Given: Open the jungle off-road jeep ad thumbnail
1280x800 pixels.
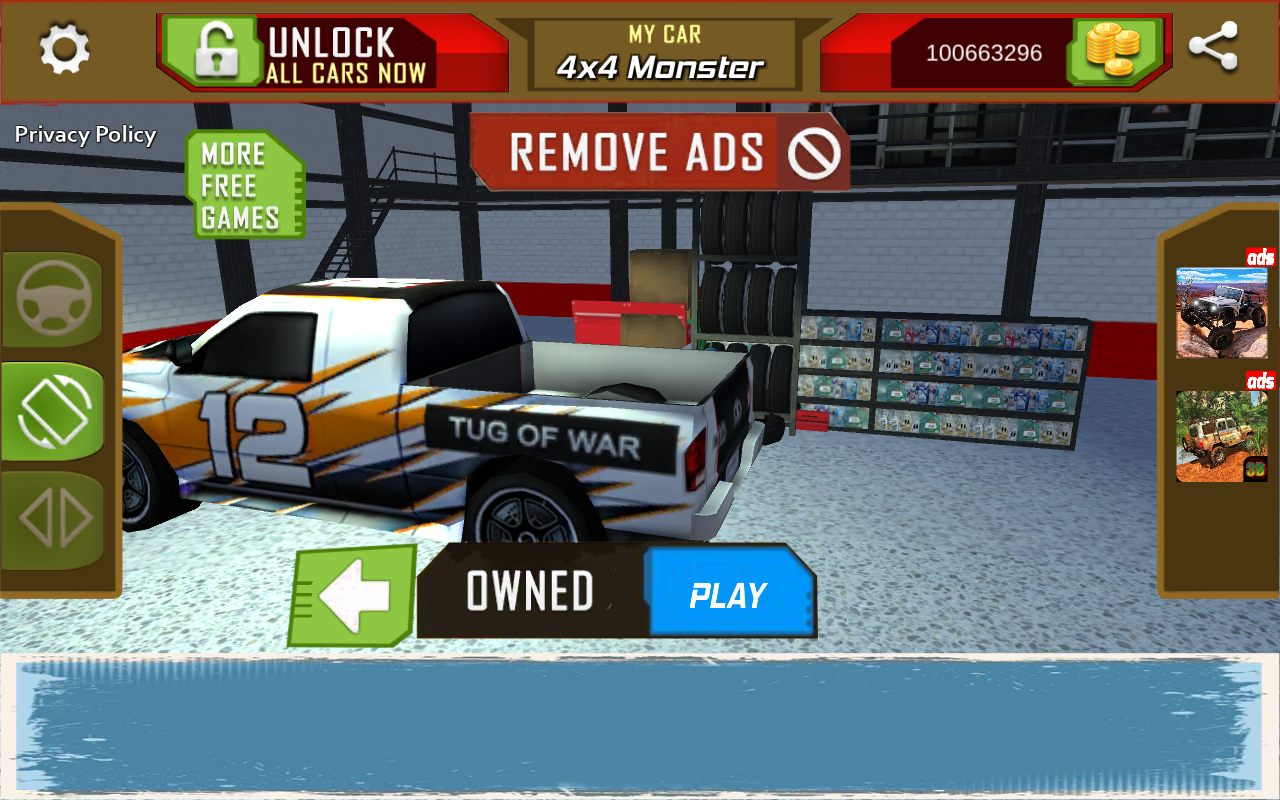Looking at the screenshot, I should 1221,436.
